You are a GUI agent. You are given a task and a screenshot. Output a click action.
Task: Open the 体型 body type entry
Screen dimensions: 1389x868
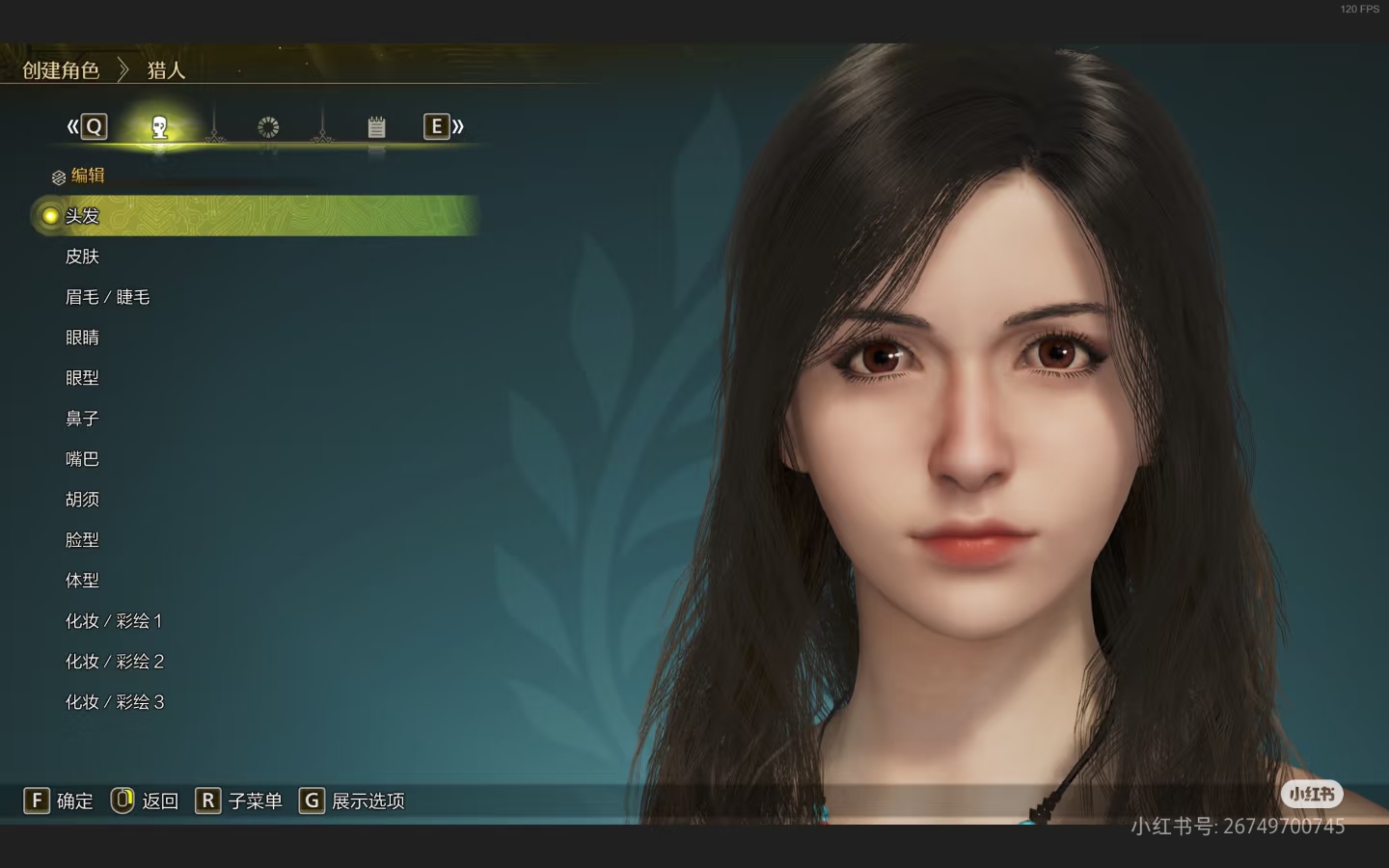pyautogui.click(x=83, y=581)
